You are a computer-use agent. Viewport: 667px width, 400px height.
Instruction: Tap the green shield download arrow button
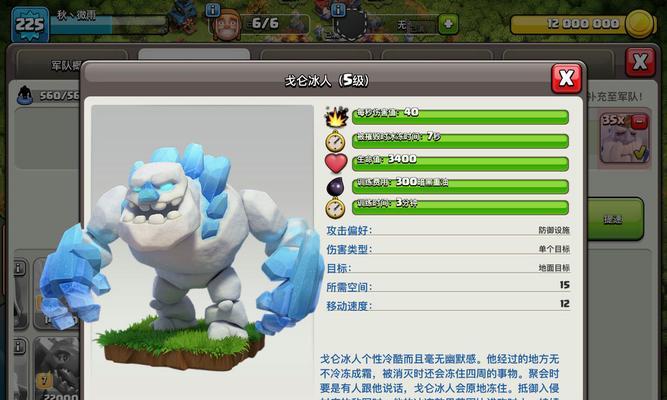point(448,24)
